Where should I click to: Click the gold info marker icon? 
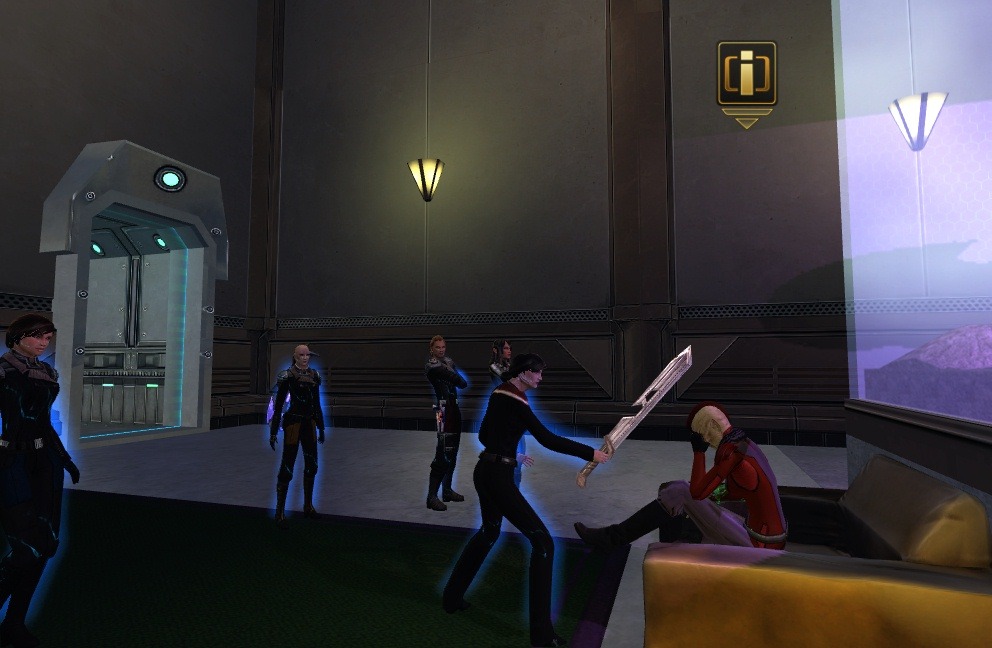pyautogui.click(x=746, y=75)
